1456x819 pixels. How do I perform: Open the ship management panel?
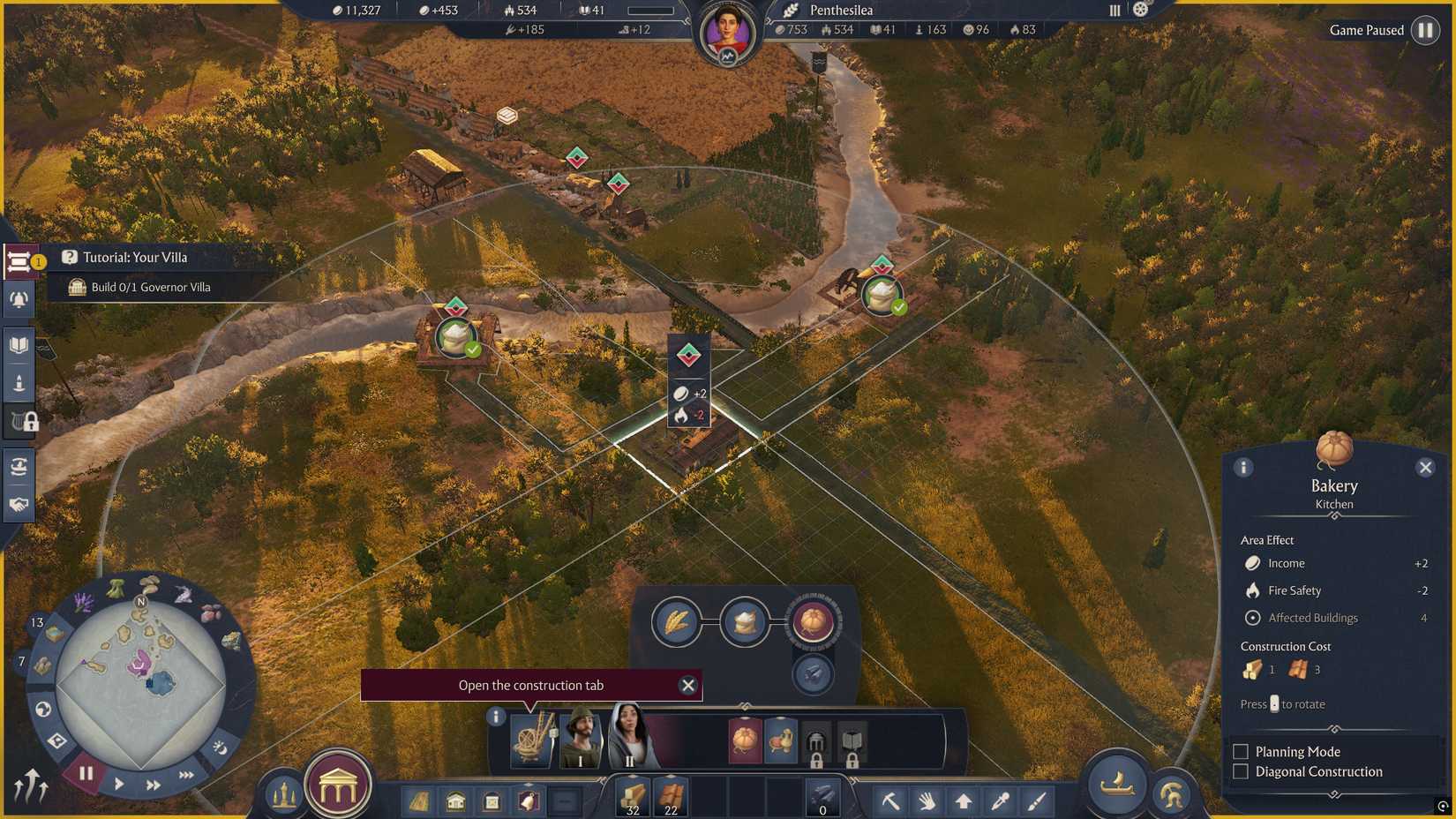pyautogui.click(x=1115, y=786)
